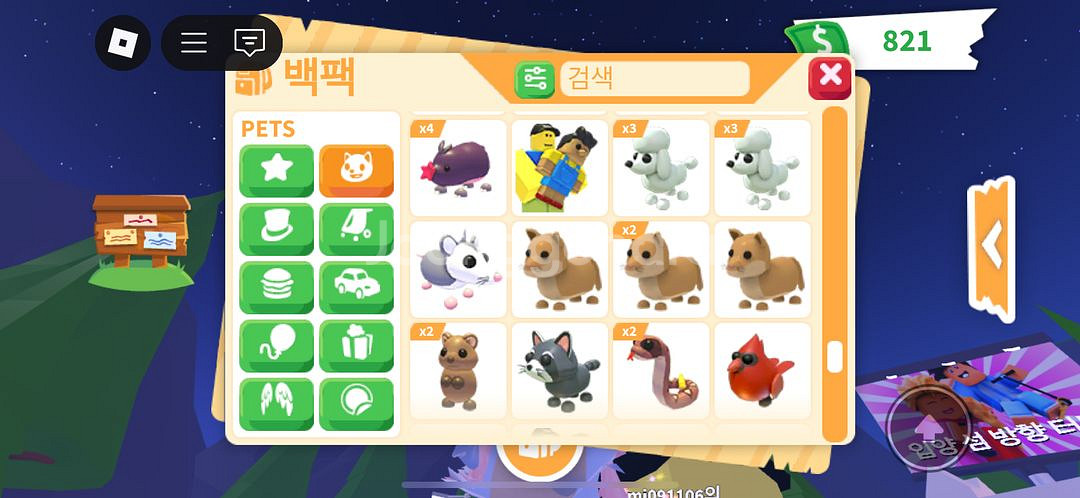This screenshot has height=498, width=1080.
Task: Choose the balloon toys category
Action: (276, 346)
